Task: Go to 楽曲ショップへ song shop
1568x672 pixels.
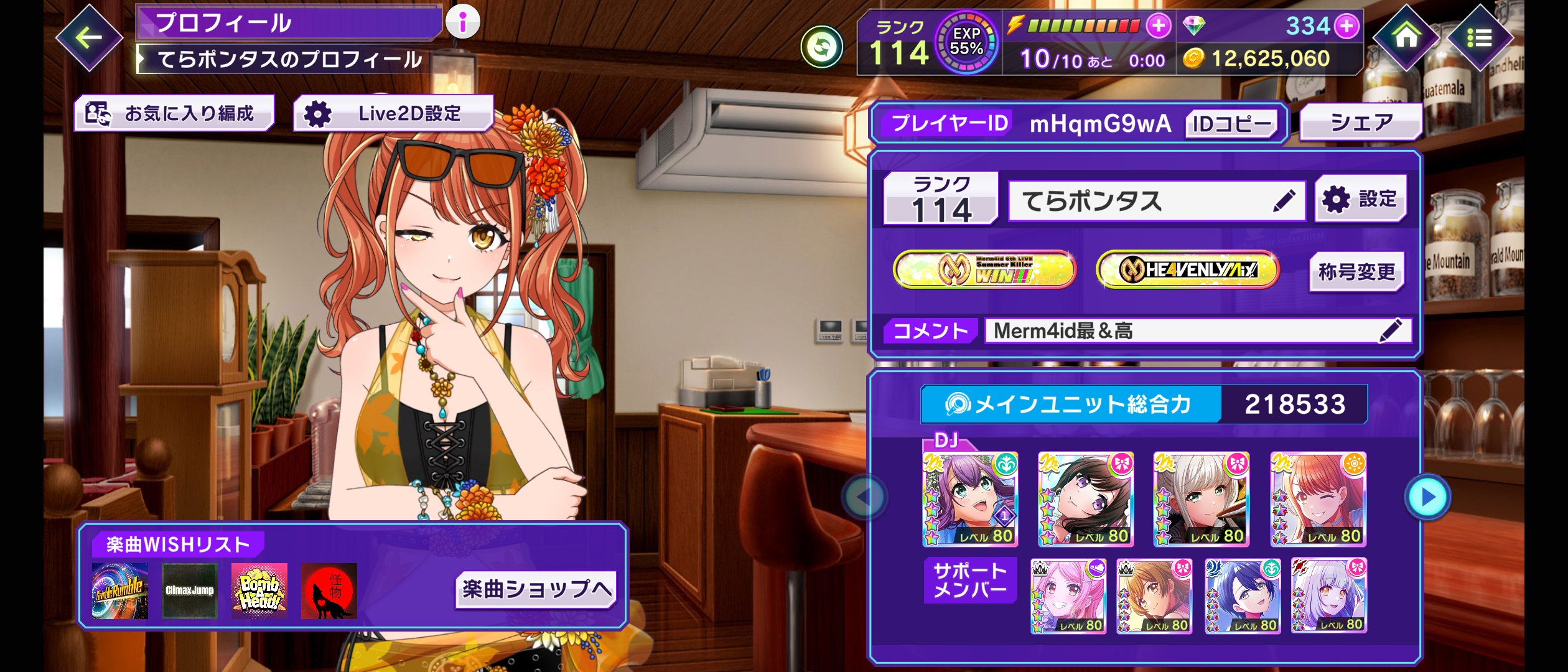Action: coord(536,589)
